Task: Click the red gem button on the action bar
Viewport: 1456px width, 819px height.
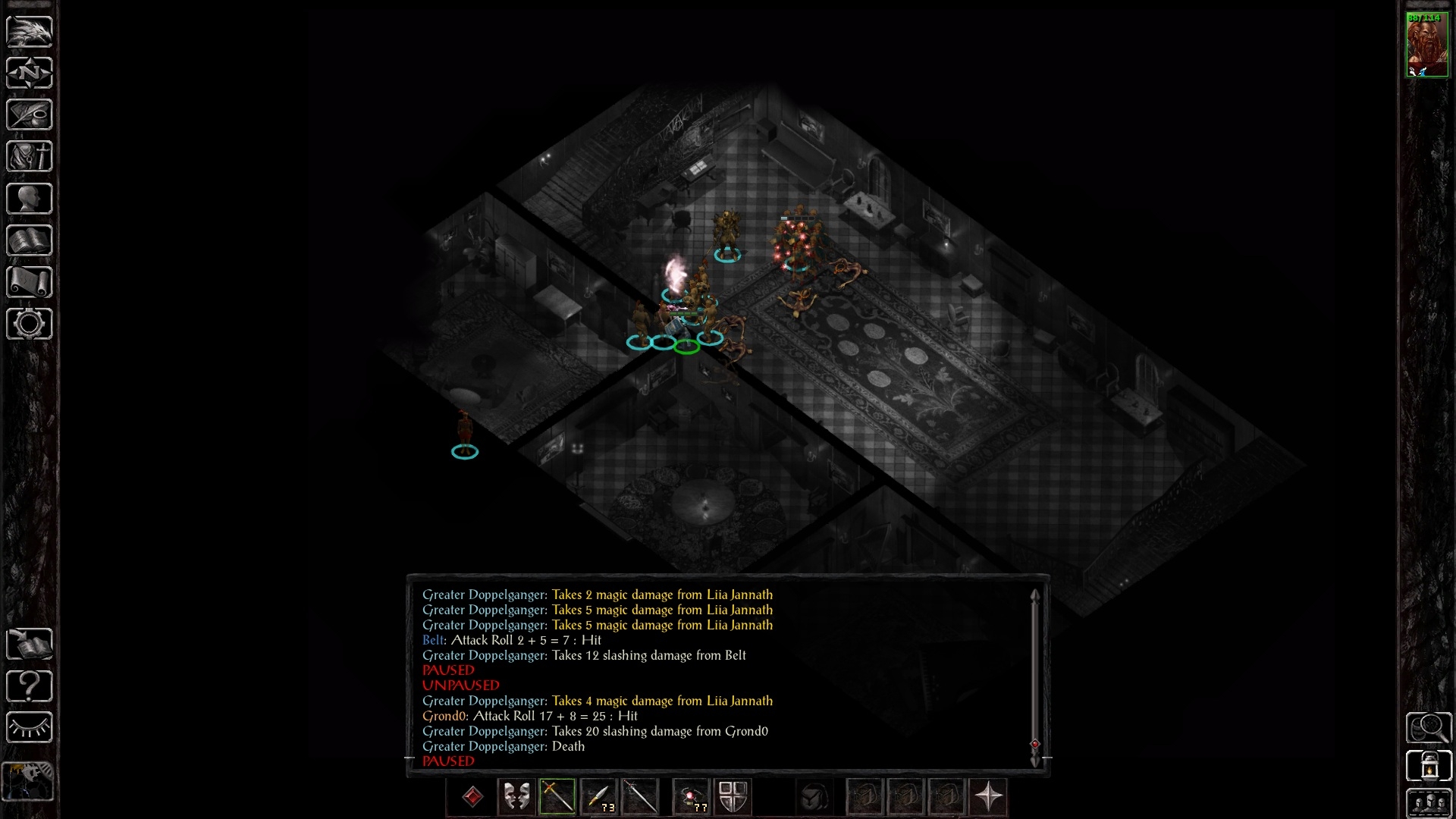Action: tap(472, 797)
